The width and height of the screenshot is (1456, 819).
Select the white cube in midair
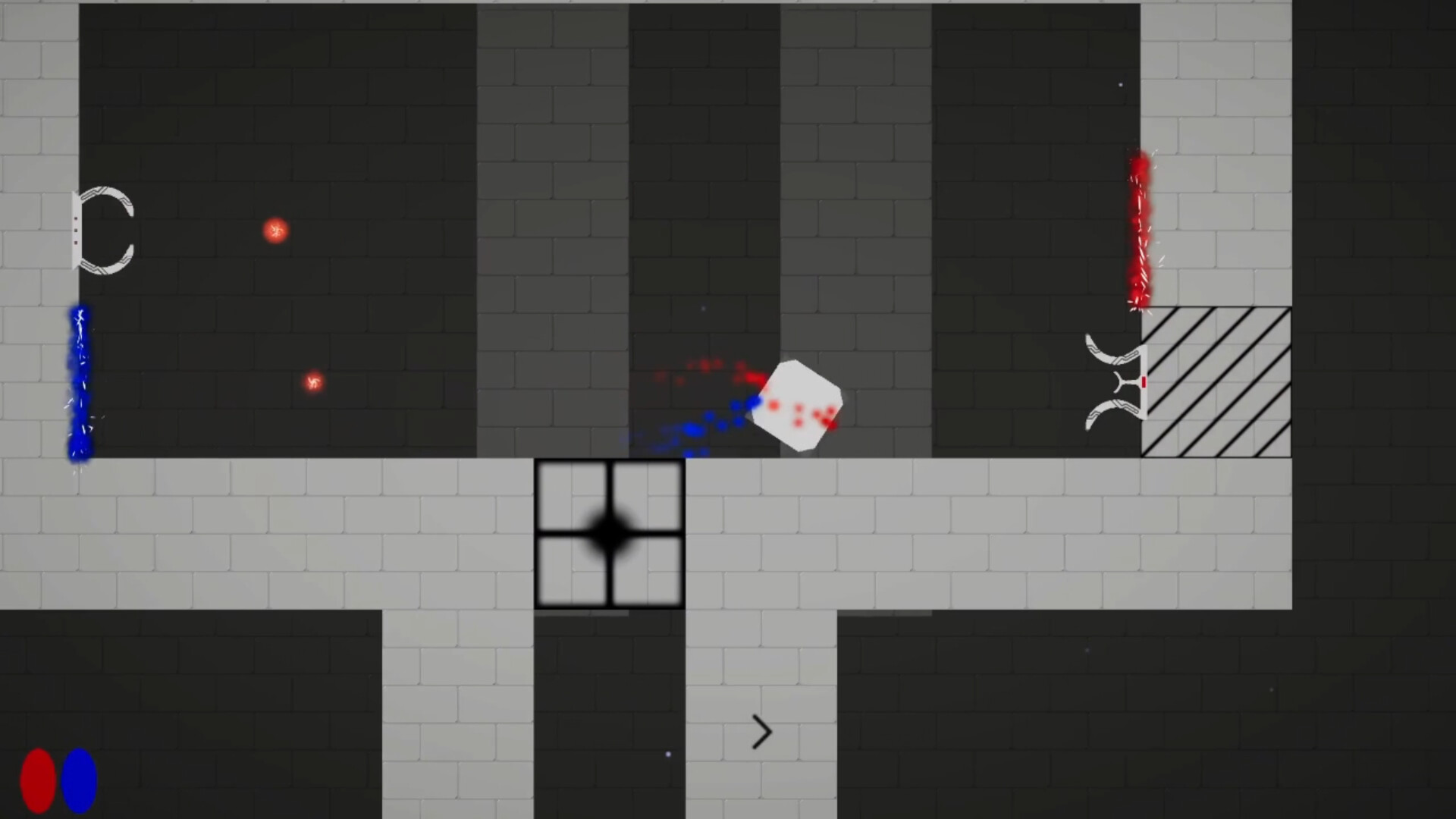tap(798, 404)
